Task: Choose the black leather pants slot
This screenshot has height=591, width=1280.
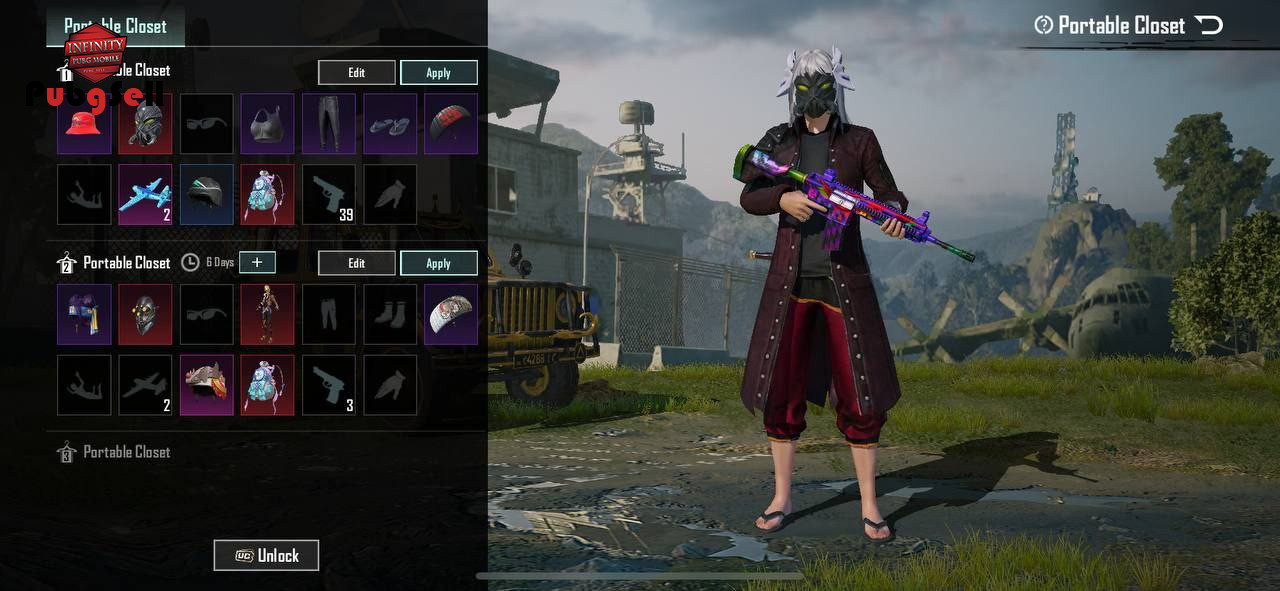Action: 329,124
